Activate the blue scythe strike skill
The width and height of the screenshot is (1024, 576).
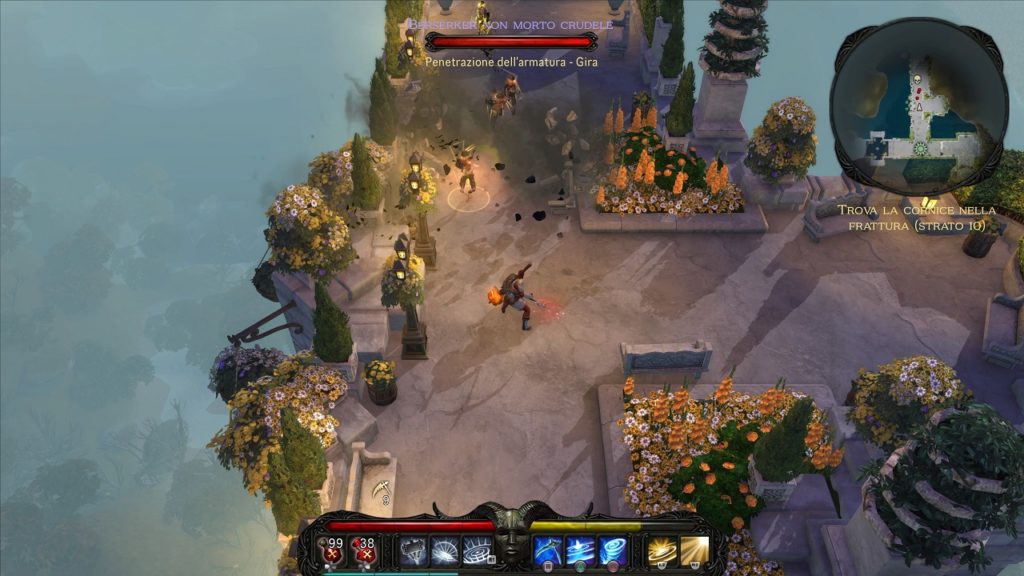click(548, 550)
